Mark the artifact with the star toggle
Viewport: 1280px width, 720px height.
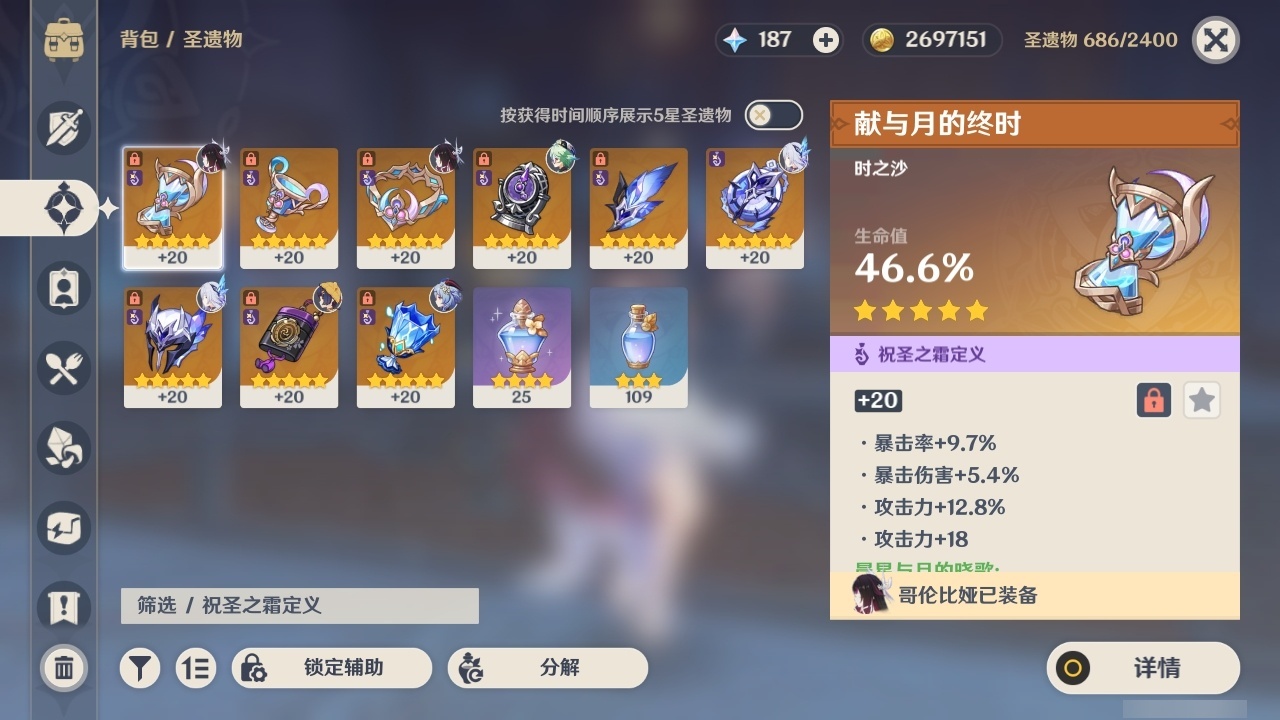pos(1201,400)
